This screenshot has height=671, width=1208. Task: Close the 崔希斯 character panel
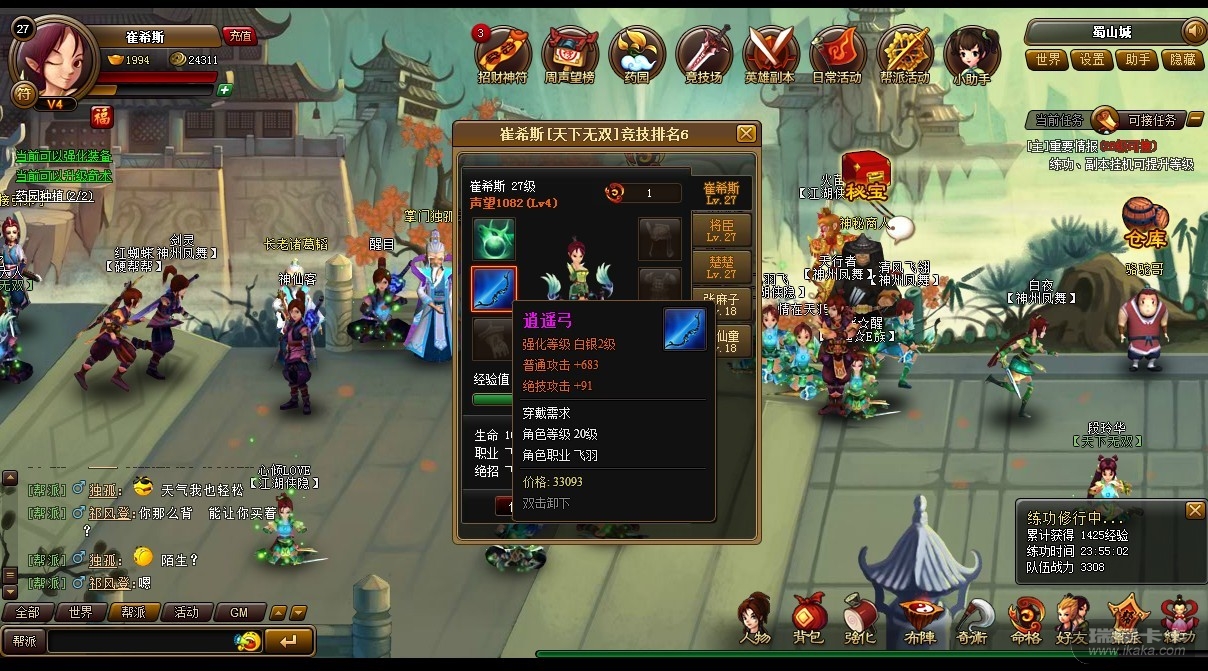point(746,134)
